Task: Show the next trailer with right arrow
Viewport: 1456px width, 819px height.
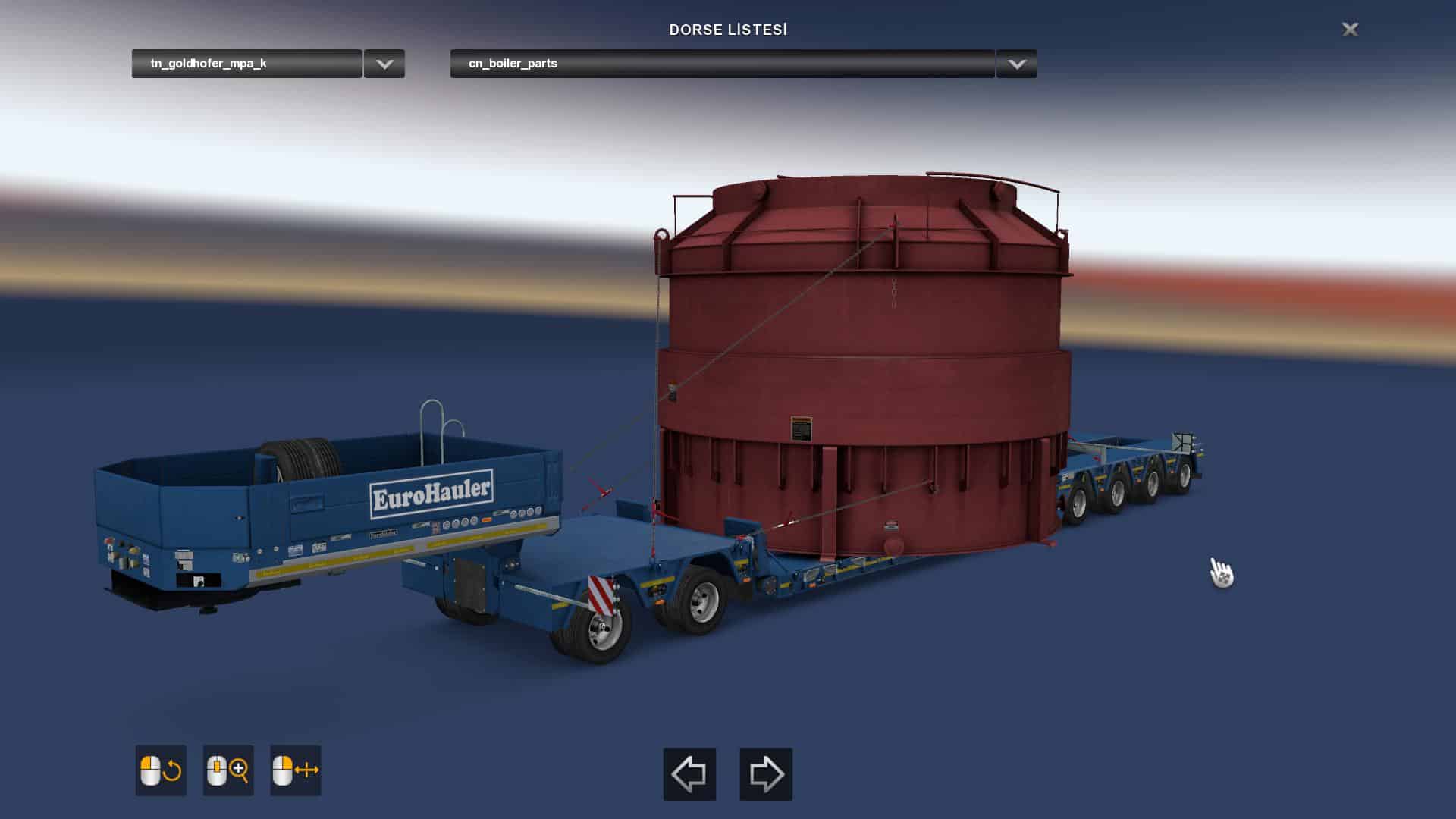Action: point(766,774)
